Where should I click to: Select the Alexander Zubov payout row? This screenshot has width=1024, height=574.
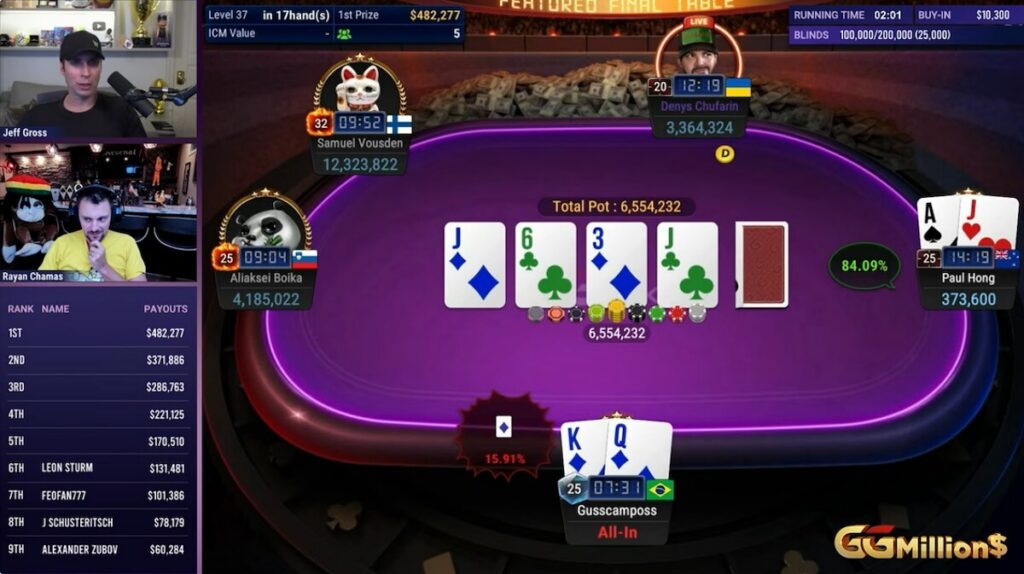98,549
